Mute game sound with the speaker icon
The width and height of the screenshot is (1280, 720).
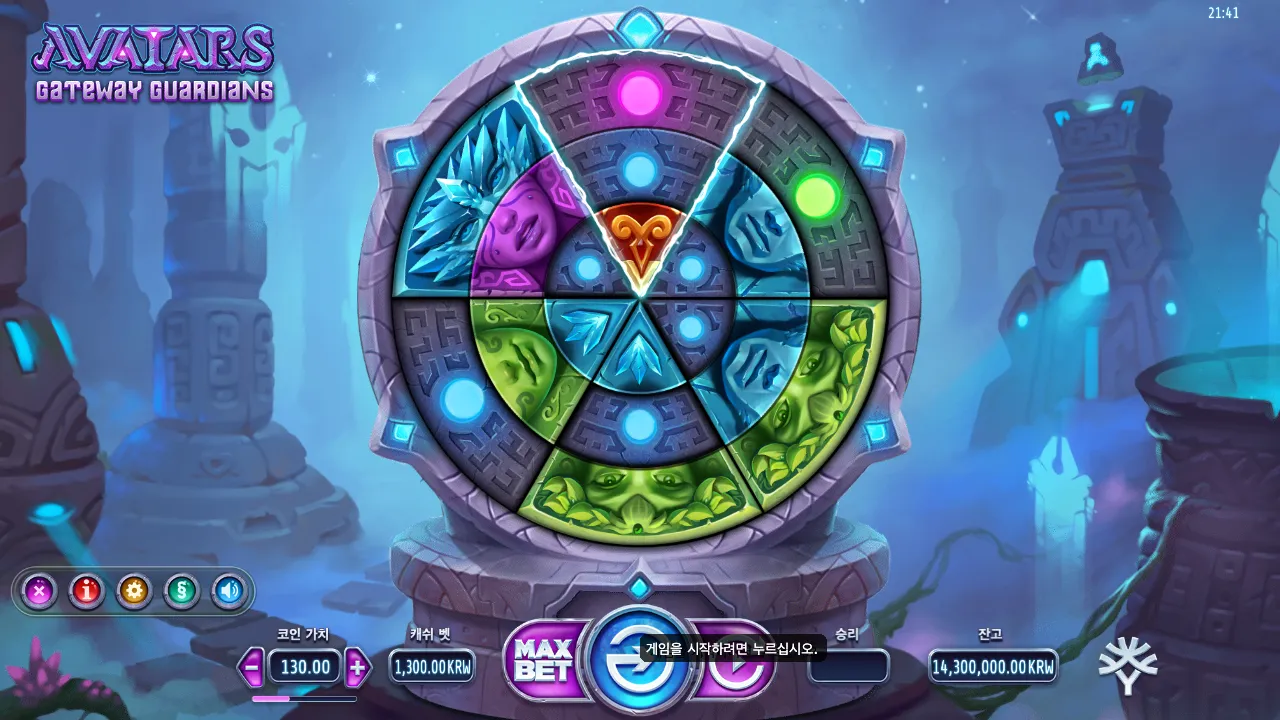227,591
